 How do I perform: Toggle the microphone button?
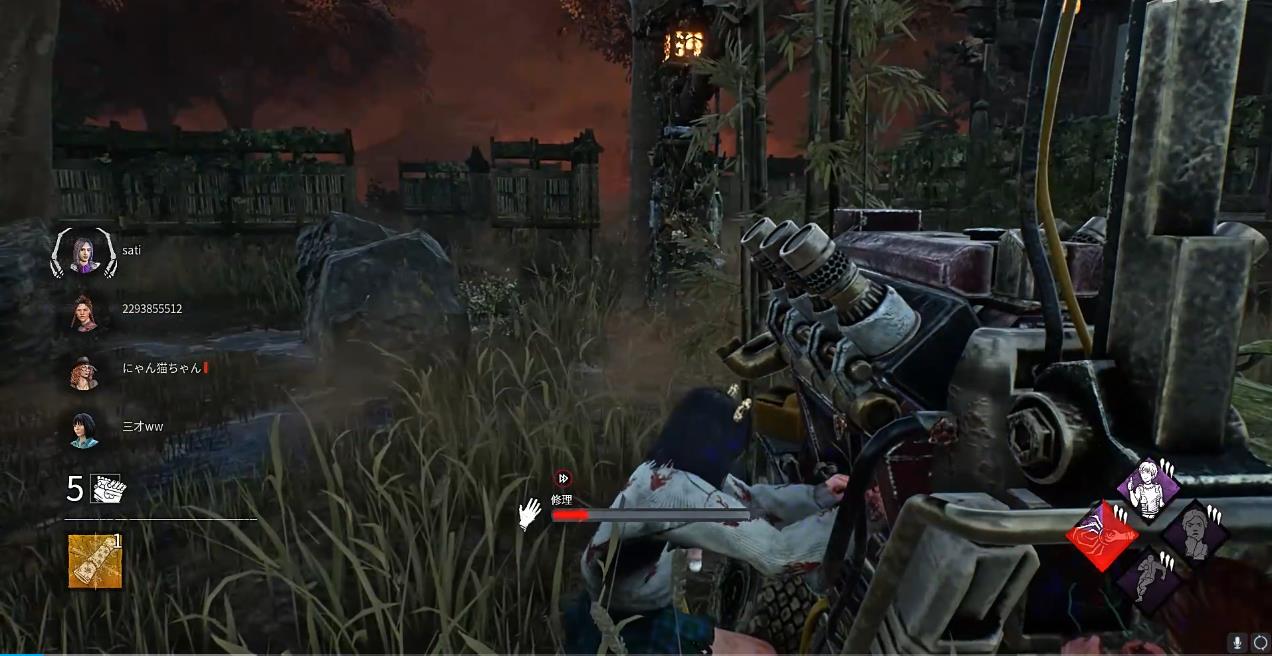1238,643
